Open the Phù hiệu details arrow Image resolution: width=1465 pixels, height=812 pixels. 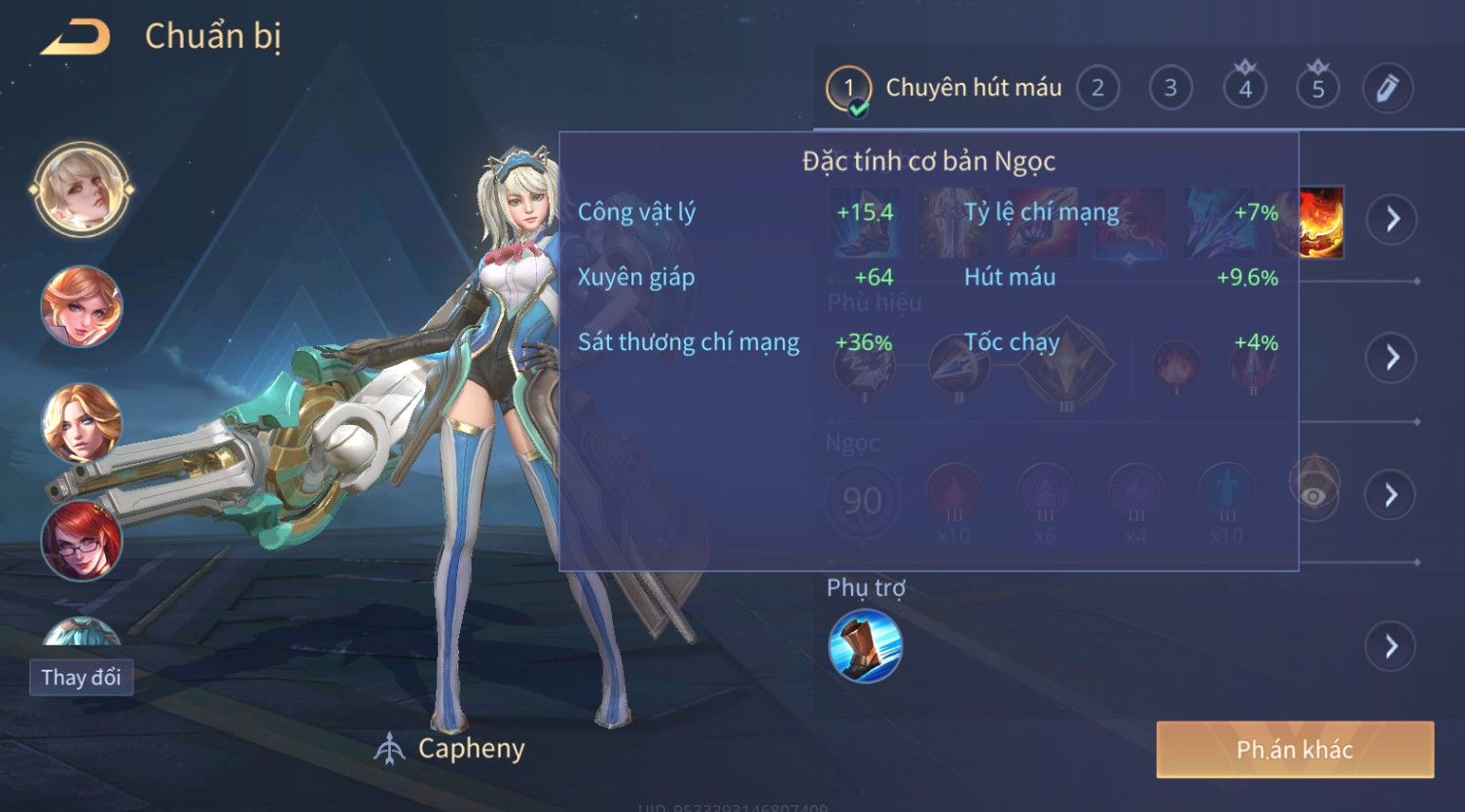1392,358
